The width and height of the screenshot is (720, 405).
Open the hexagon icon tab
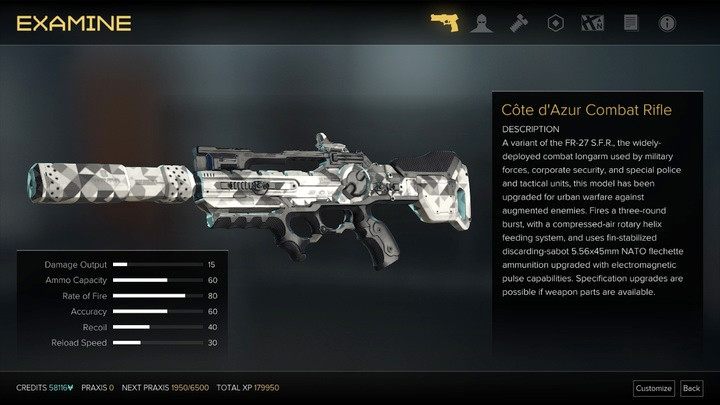555,21
